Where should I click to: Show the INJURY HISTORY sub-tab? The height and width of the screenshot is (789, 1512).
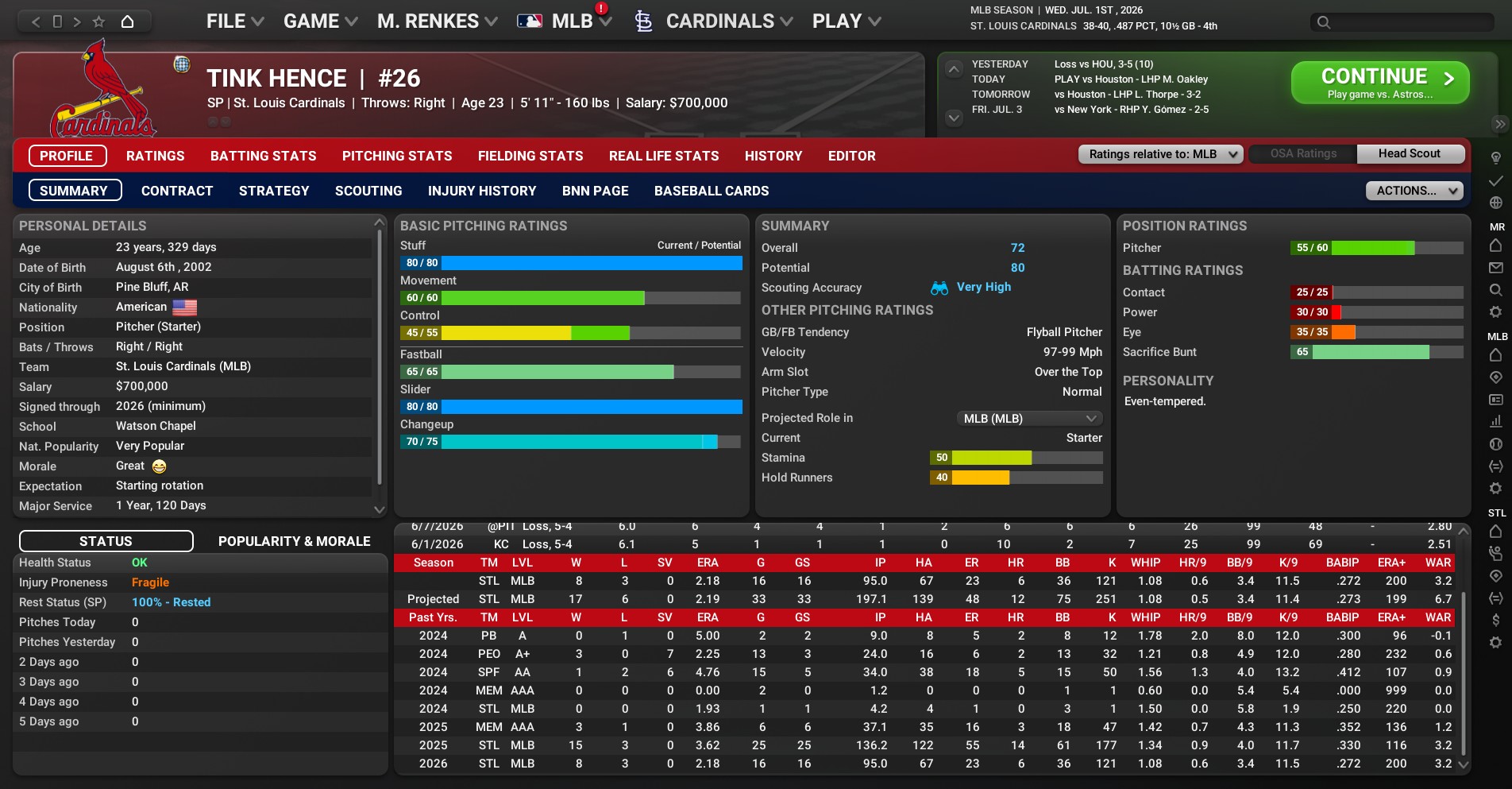click(x=482, y=191)
